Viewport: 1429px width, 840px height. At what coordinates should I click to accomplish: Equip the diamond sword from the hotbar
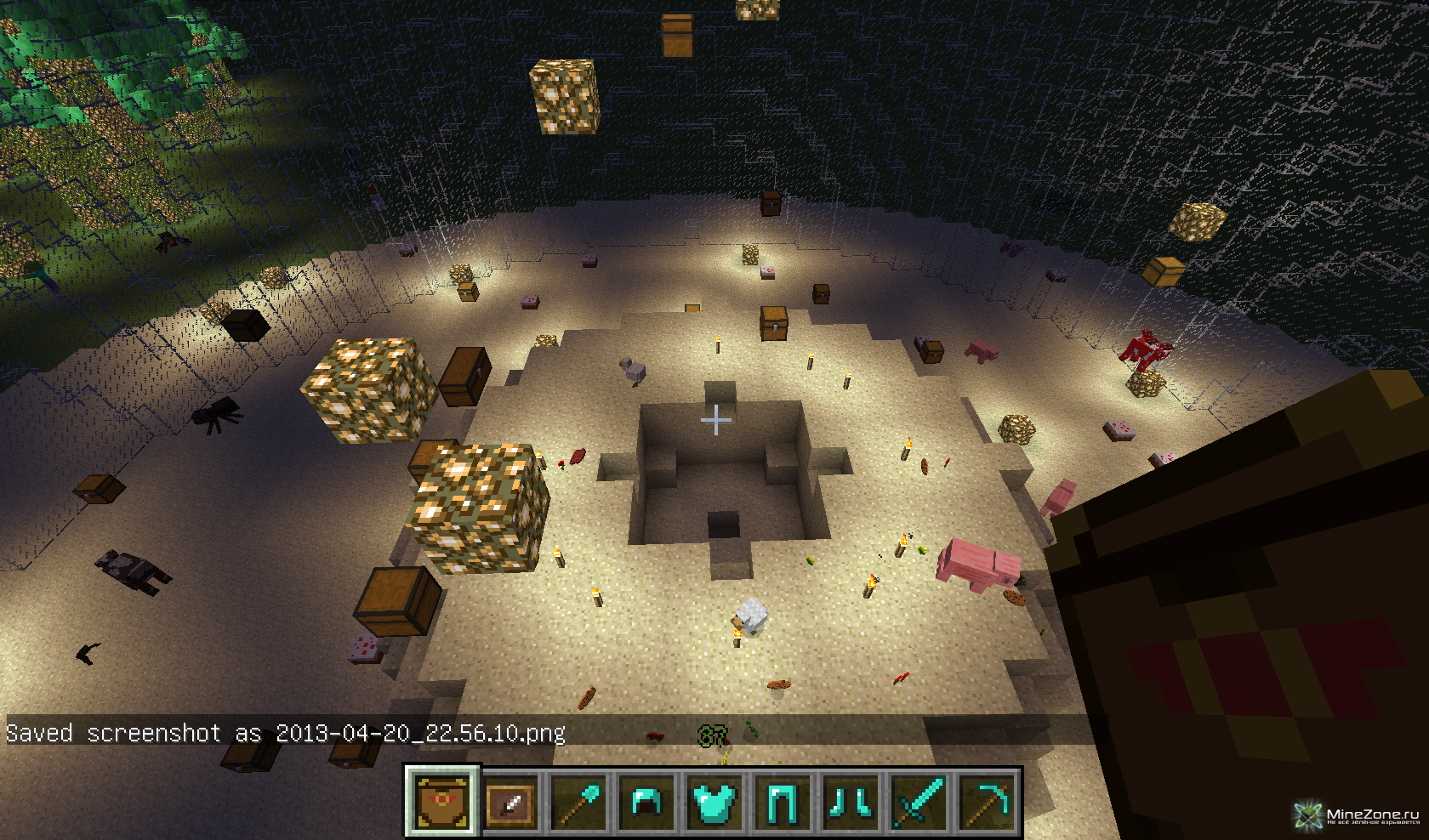(x=918, y=803)
